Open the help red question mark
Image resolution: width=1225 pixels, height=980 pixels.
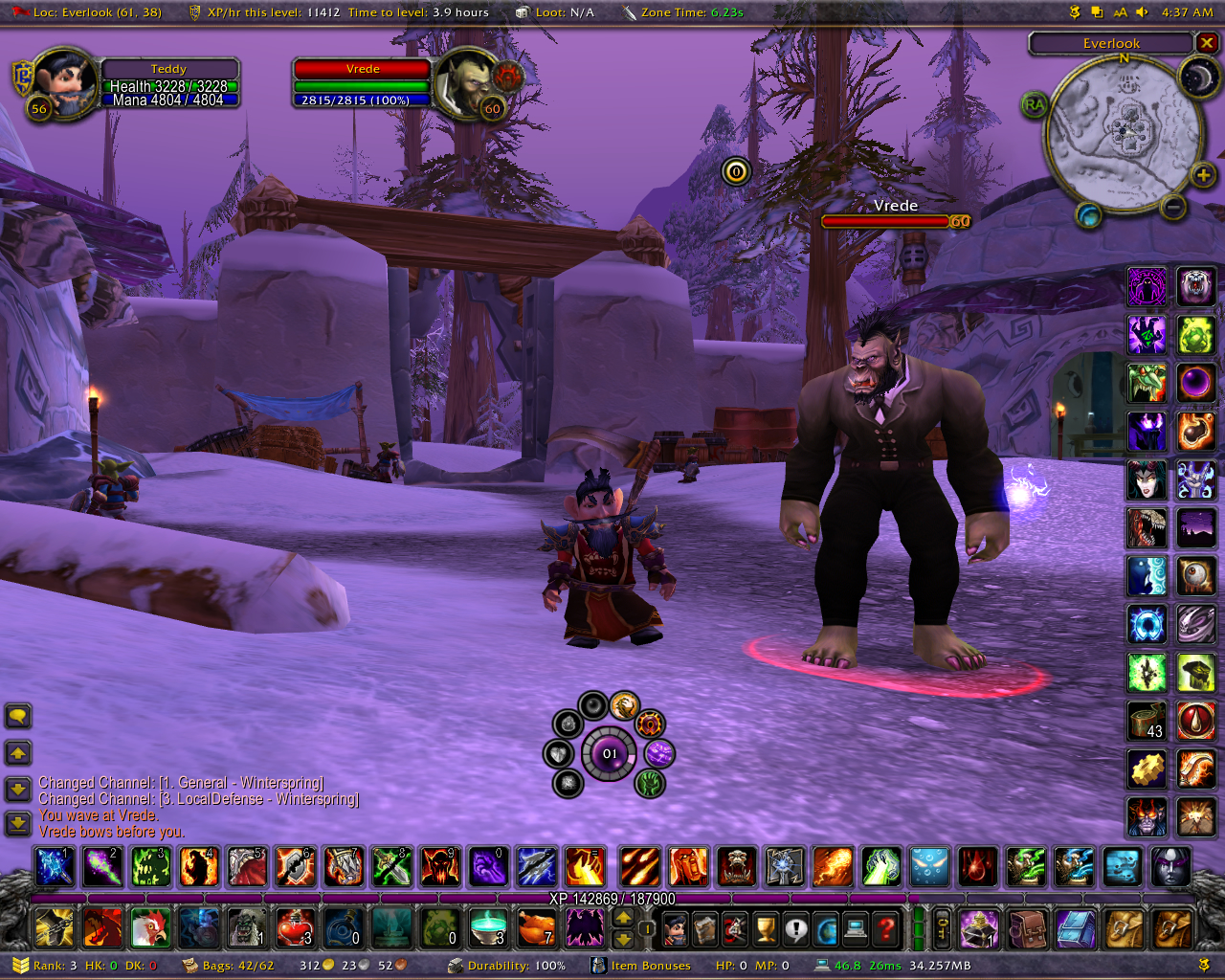[887, 927]
